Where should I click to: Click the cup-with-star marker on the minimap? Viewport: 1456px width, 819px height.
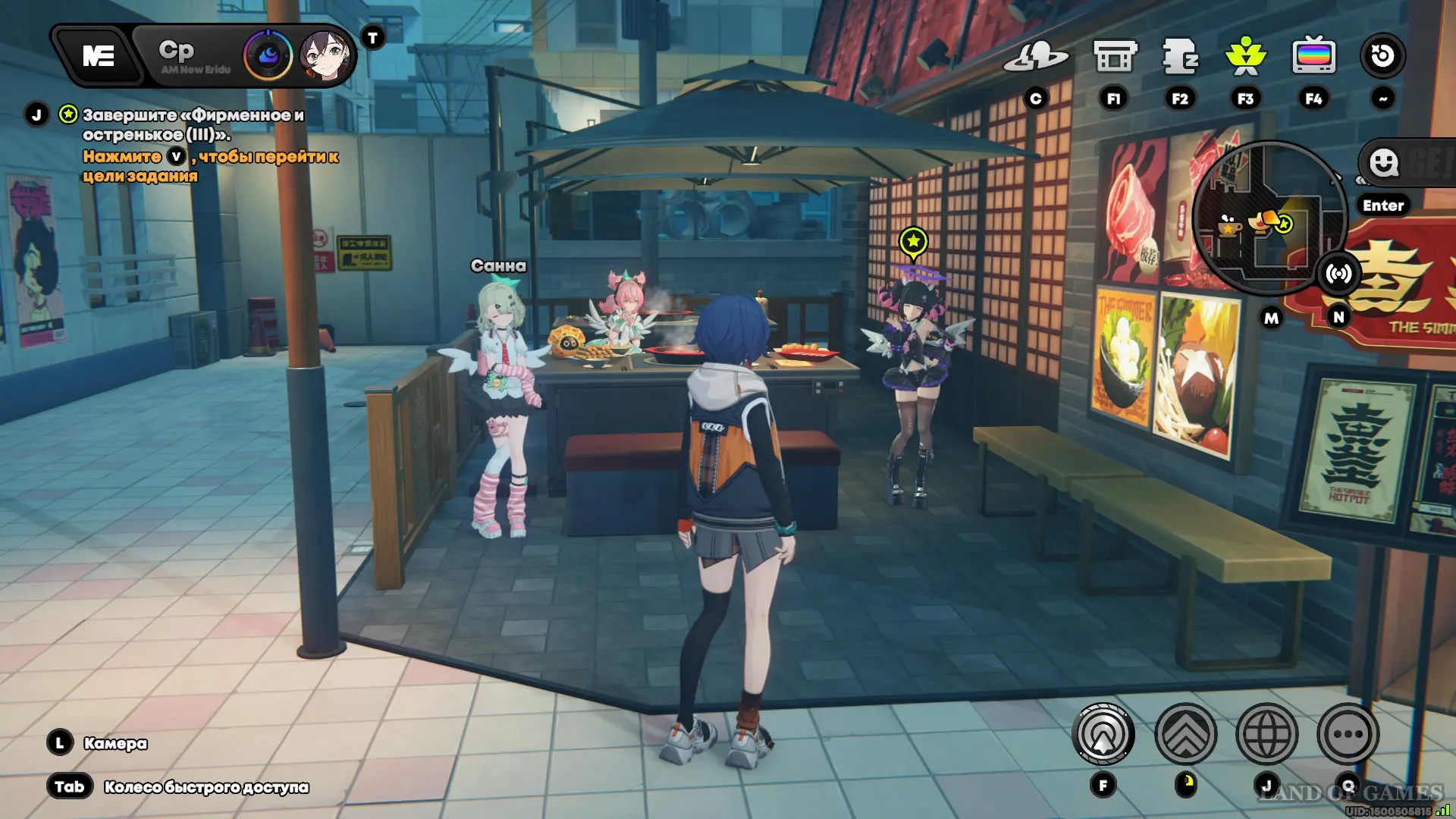(x=1228, y=226)
